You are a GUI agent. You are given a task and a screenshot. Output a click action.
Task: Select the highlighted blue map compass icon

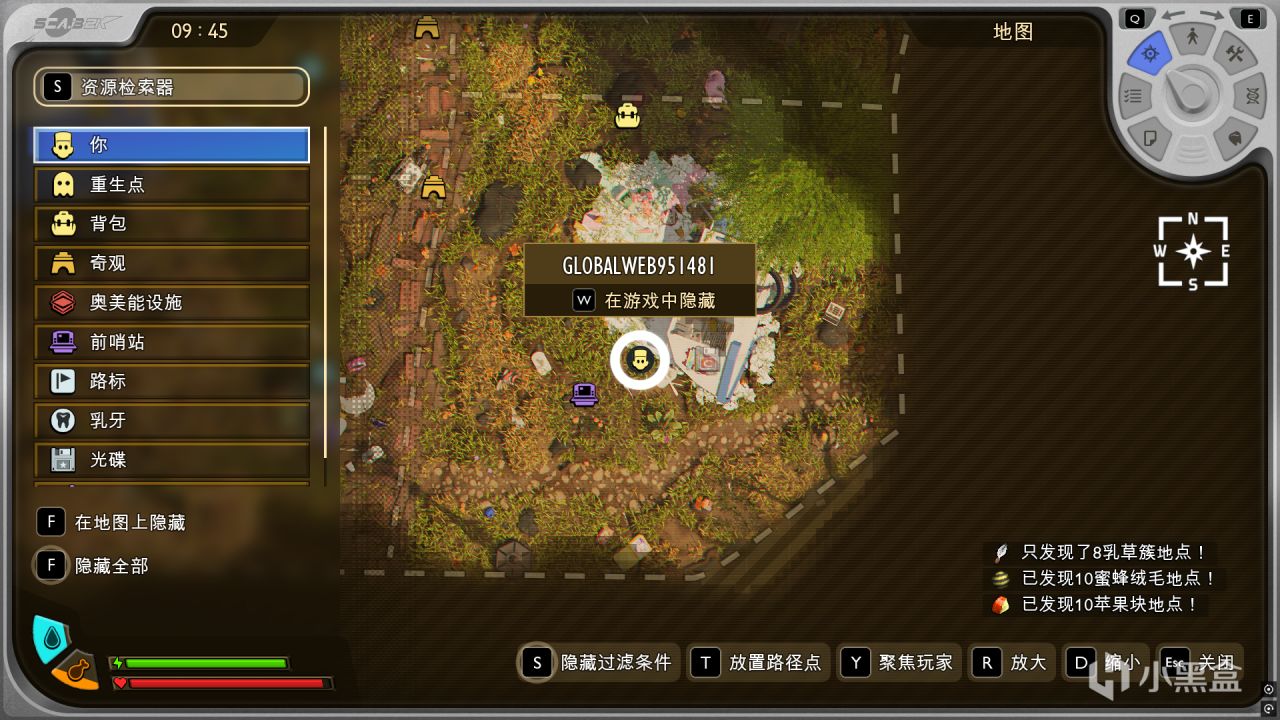(x=1150, y=53)
